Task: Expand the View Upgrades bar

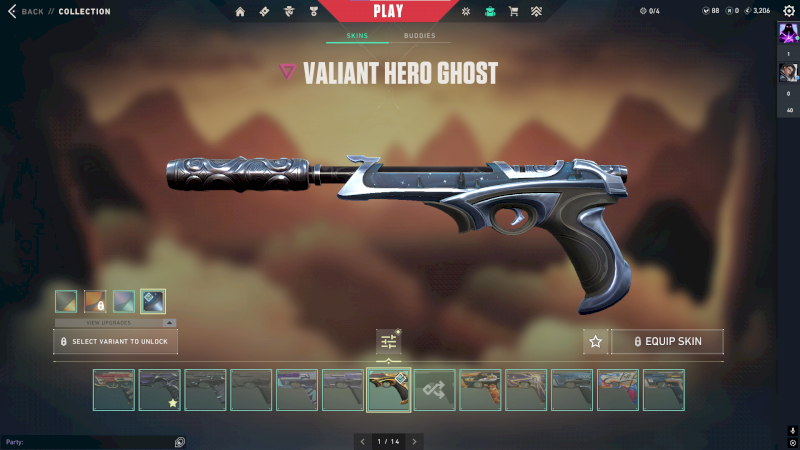Action: point(115,323)
